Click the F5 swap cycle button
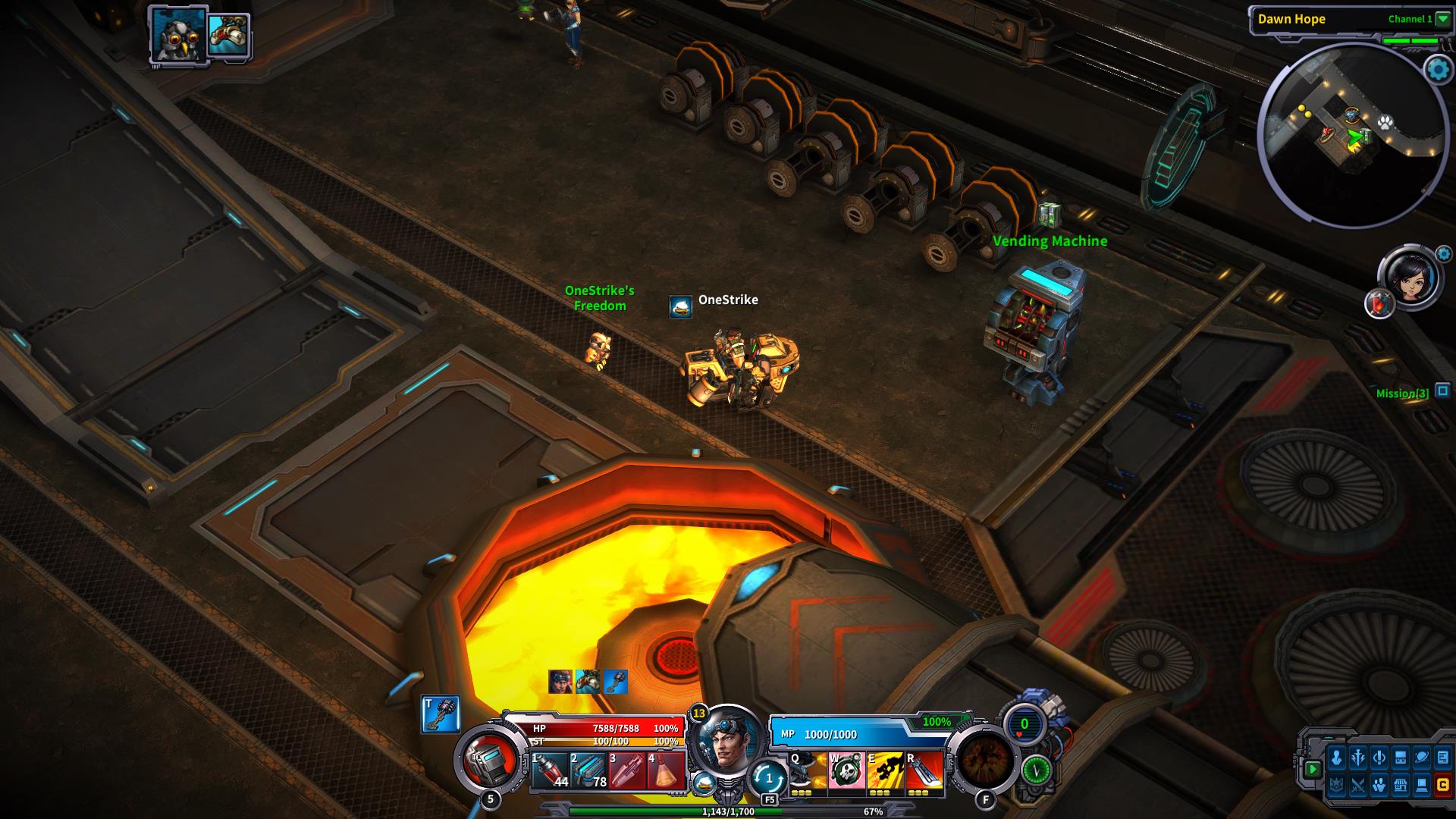1456x819 pixels. [x=769, y=780]
